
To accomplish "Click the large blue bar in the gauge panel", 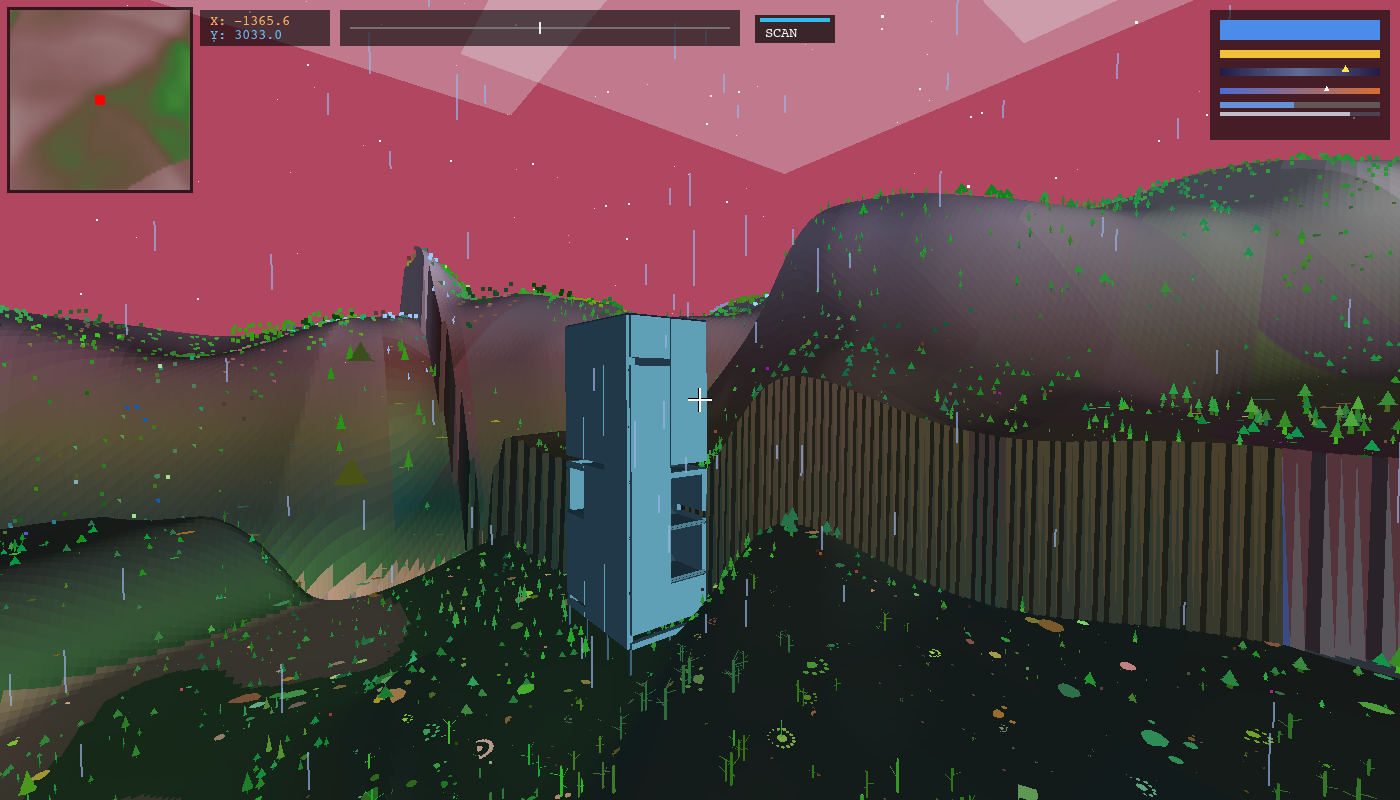I will pyautogui.click(x=1300, y=30).
